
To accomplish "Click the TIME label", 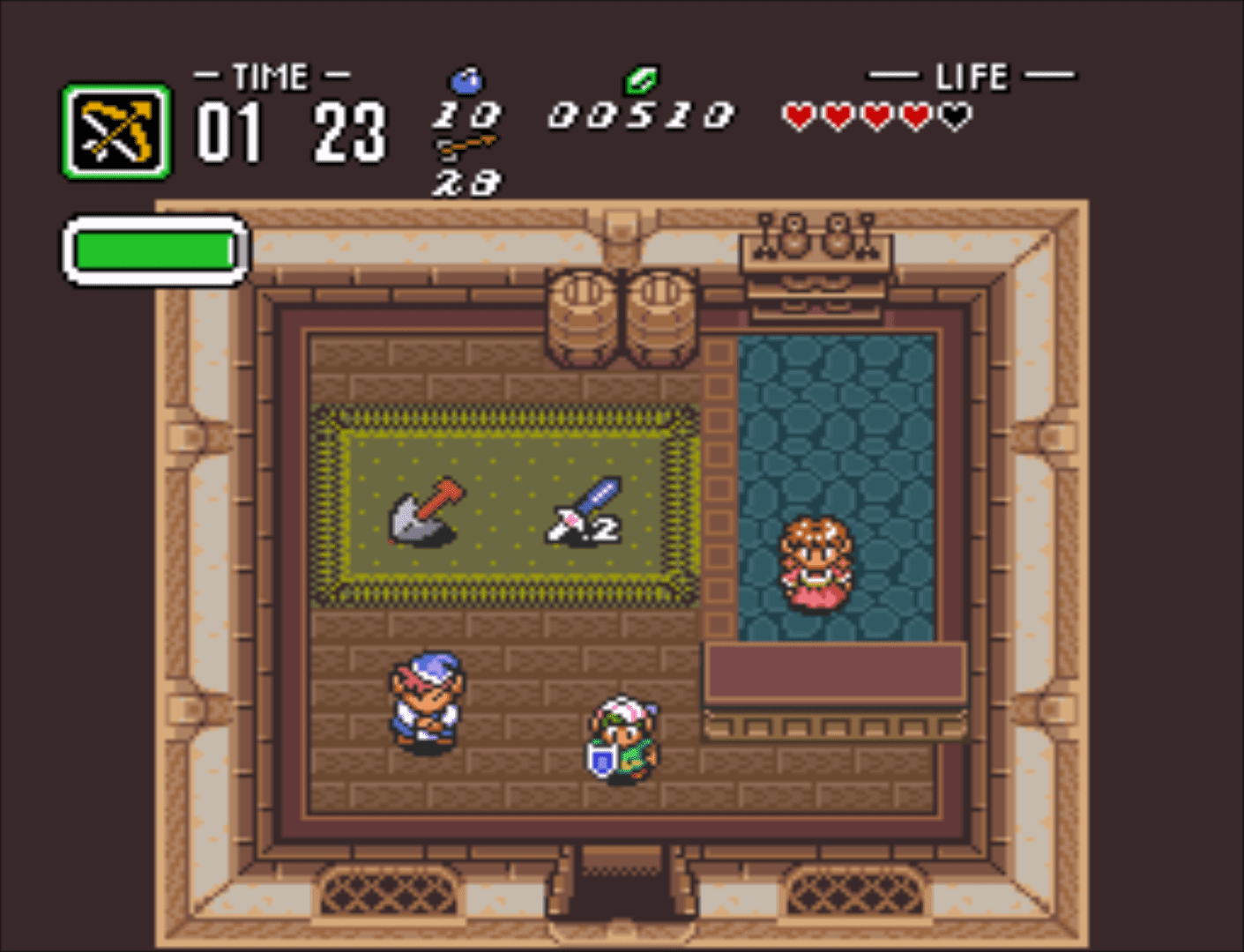I will [269, 75].
